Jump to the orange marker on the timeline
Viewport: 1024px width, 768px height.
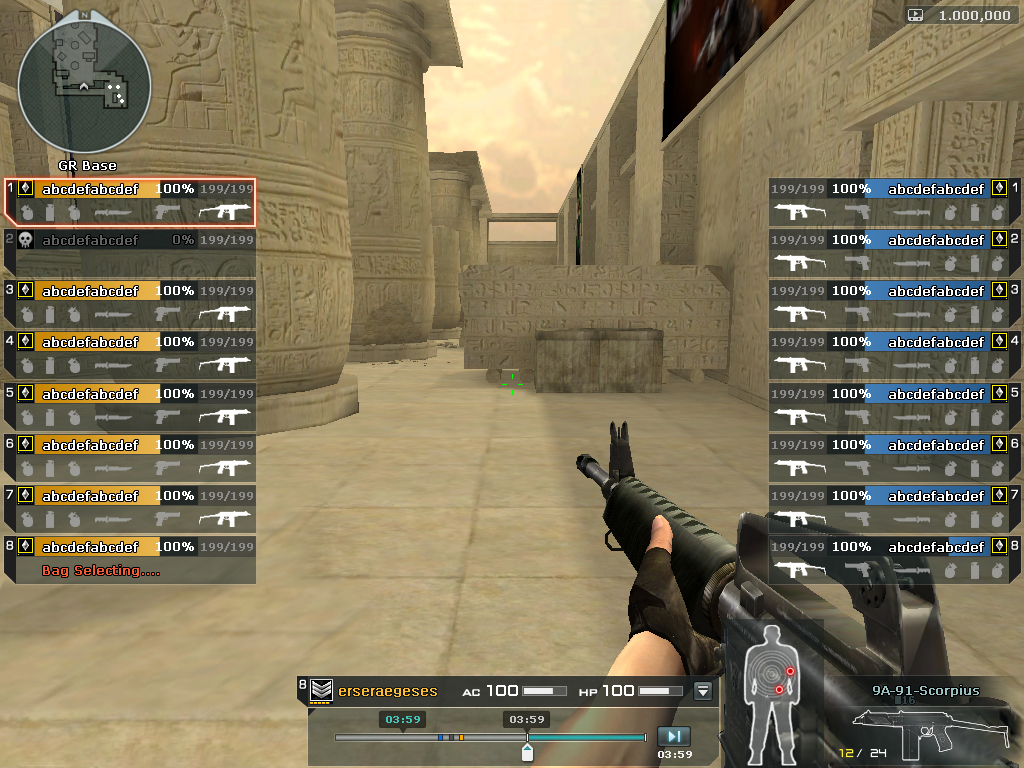click(x=461, y=738)
